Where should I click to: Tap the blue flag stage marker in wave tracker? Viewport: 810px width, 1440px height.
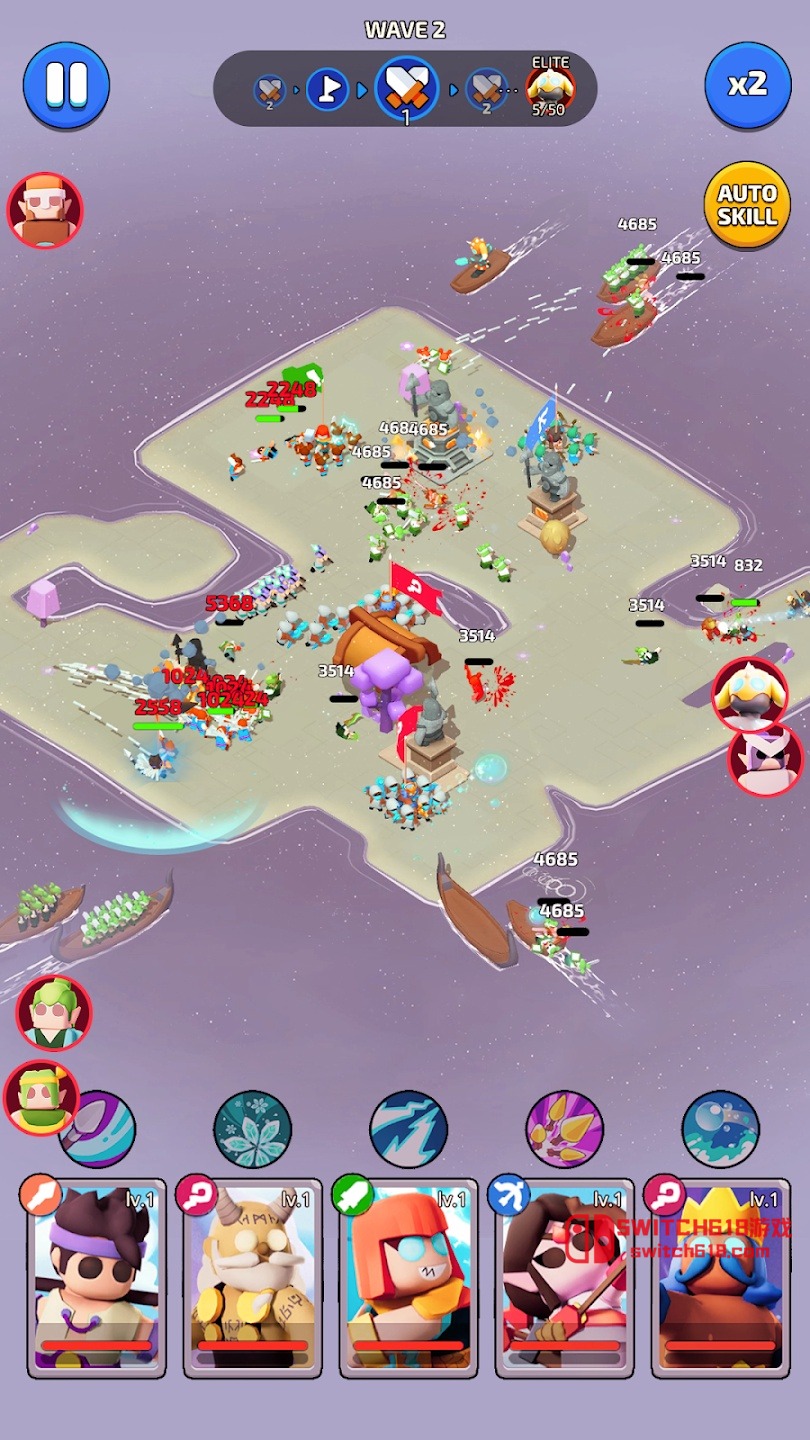(327, 90)
